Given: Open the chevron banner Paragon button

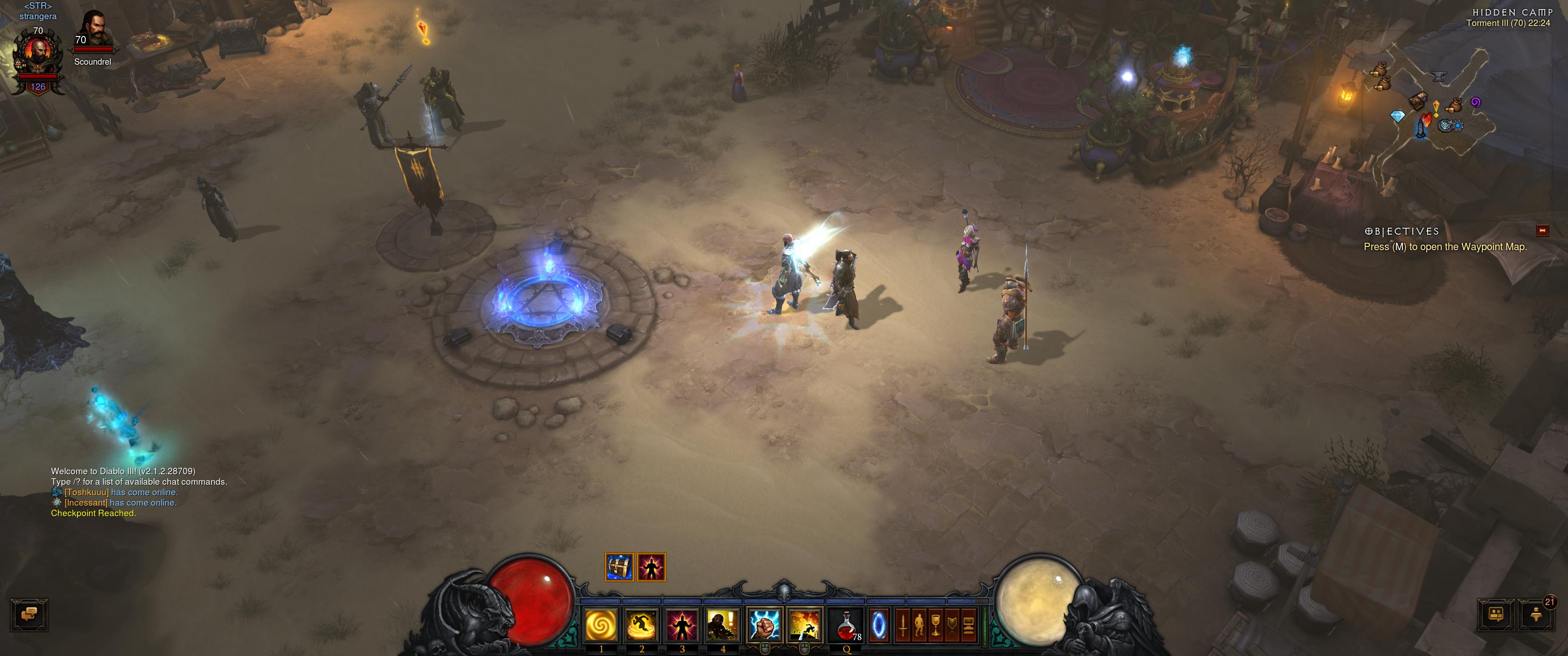Looking at the screenshot, I should pyautogui.click(x=952, y=625).
